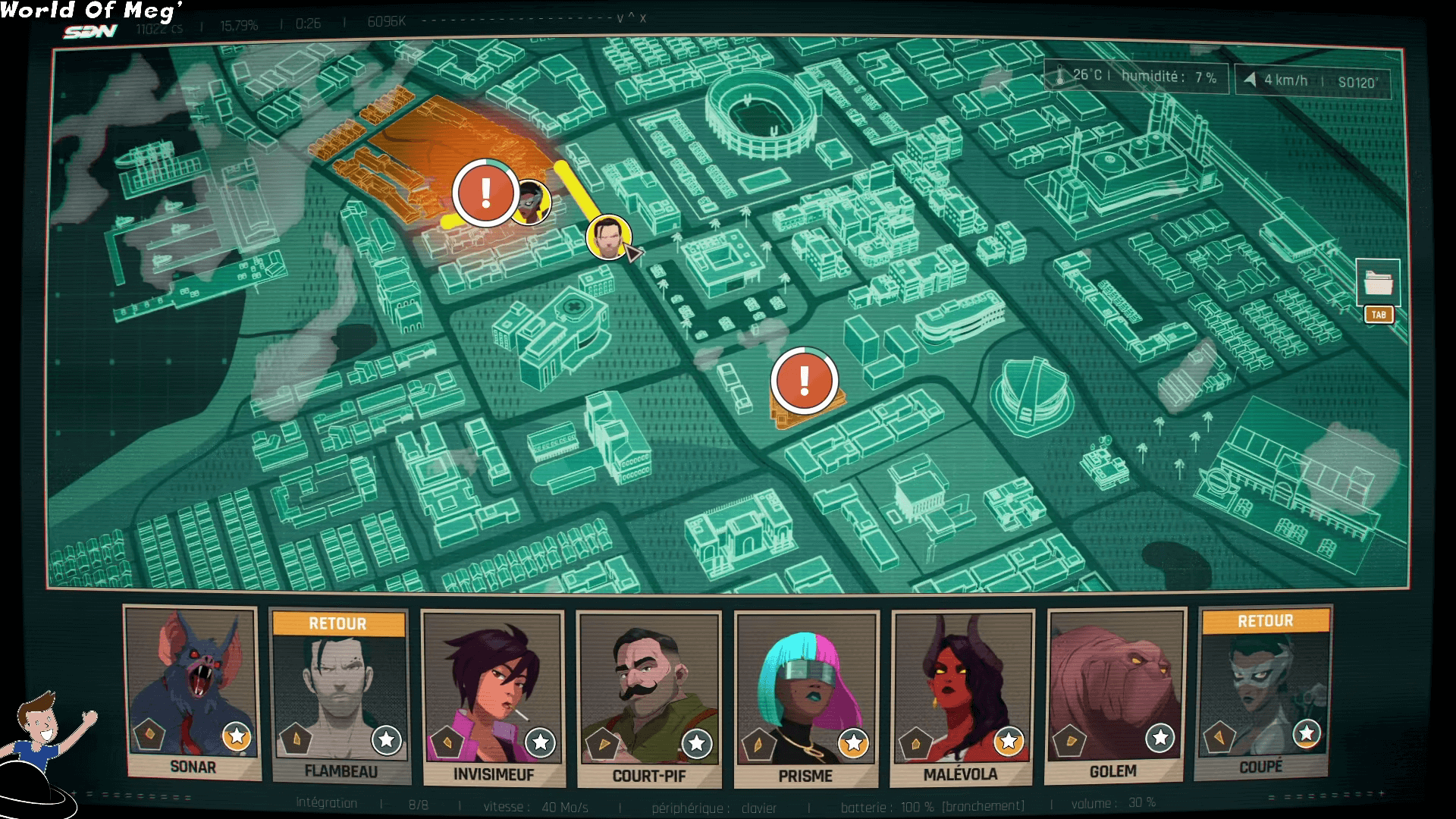The image size is (1456, 819).
Task: Choose the Prisme hero card
Action: click(x=806, y=699)
